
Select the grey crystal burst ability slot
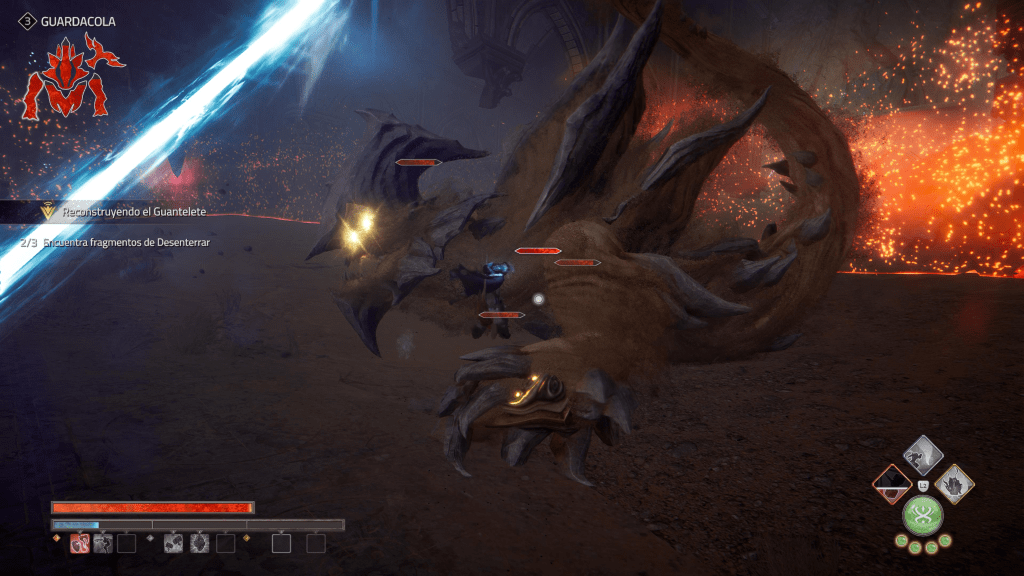click(198, 543)
